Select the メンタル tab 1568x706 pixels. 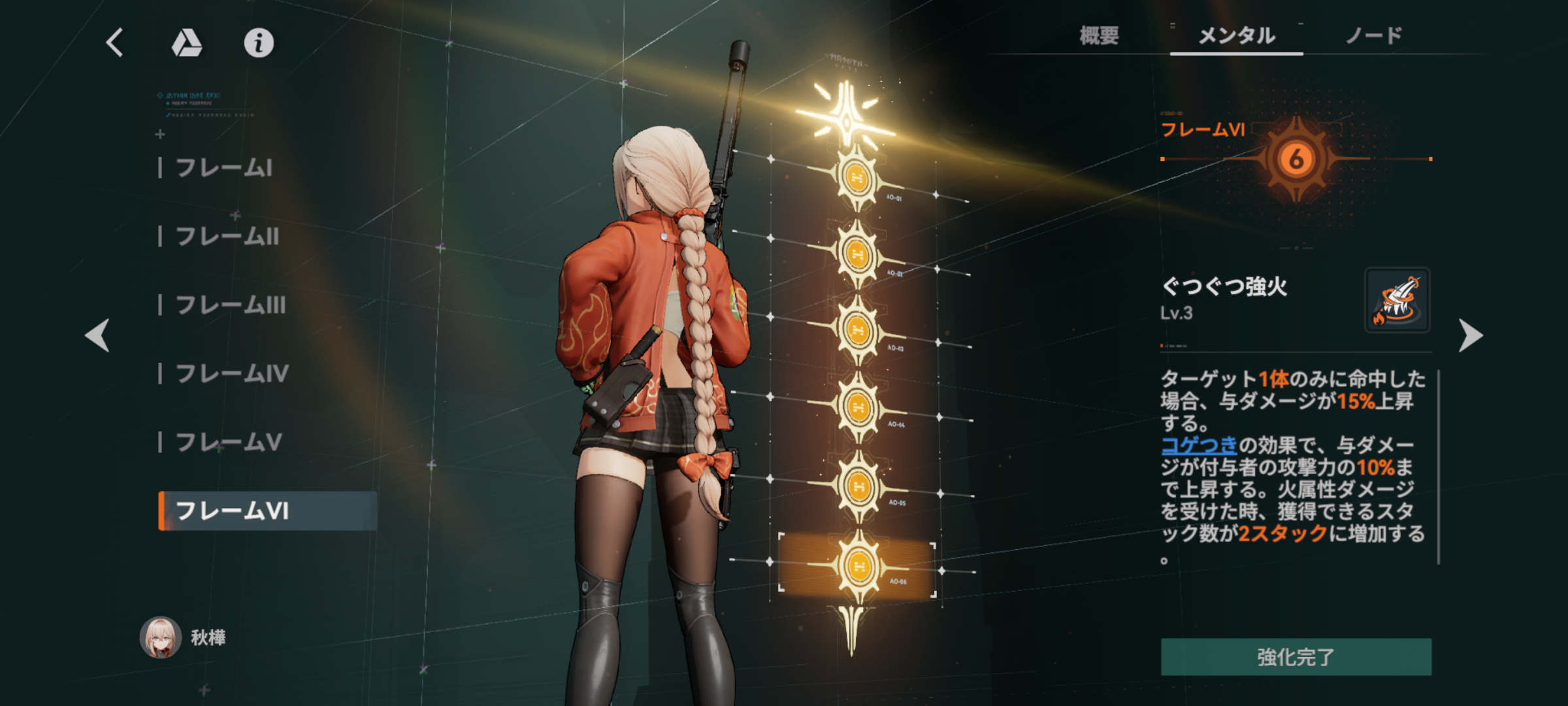[x=1236, y=35]
